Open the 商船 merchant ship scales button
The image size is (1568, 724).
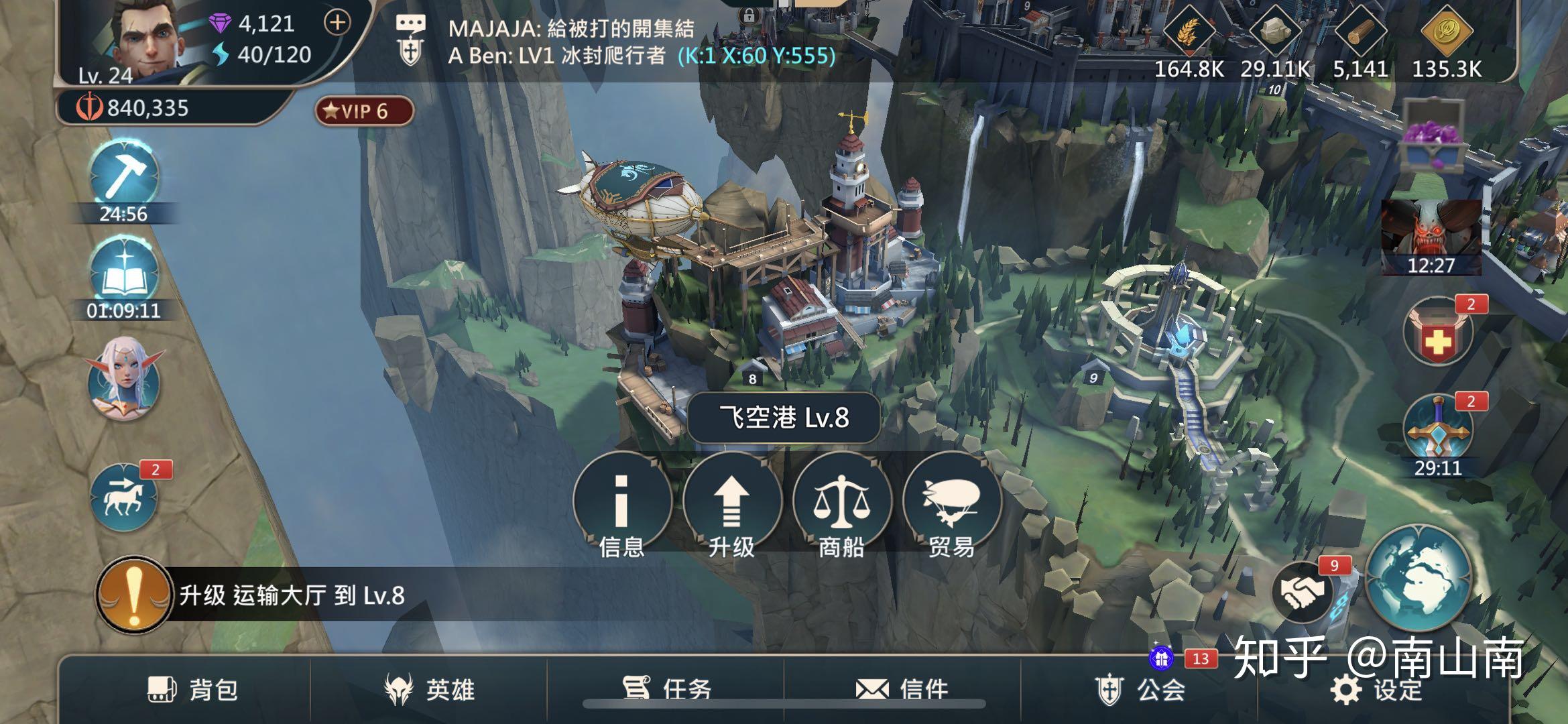(x=841, y=503)
